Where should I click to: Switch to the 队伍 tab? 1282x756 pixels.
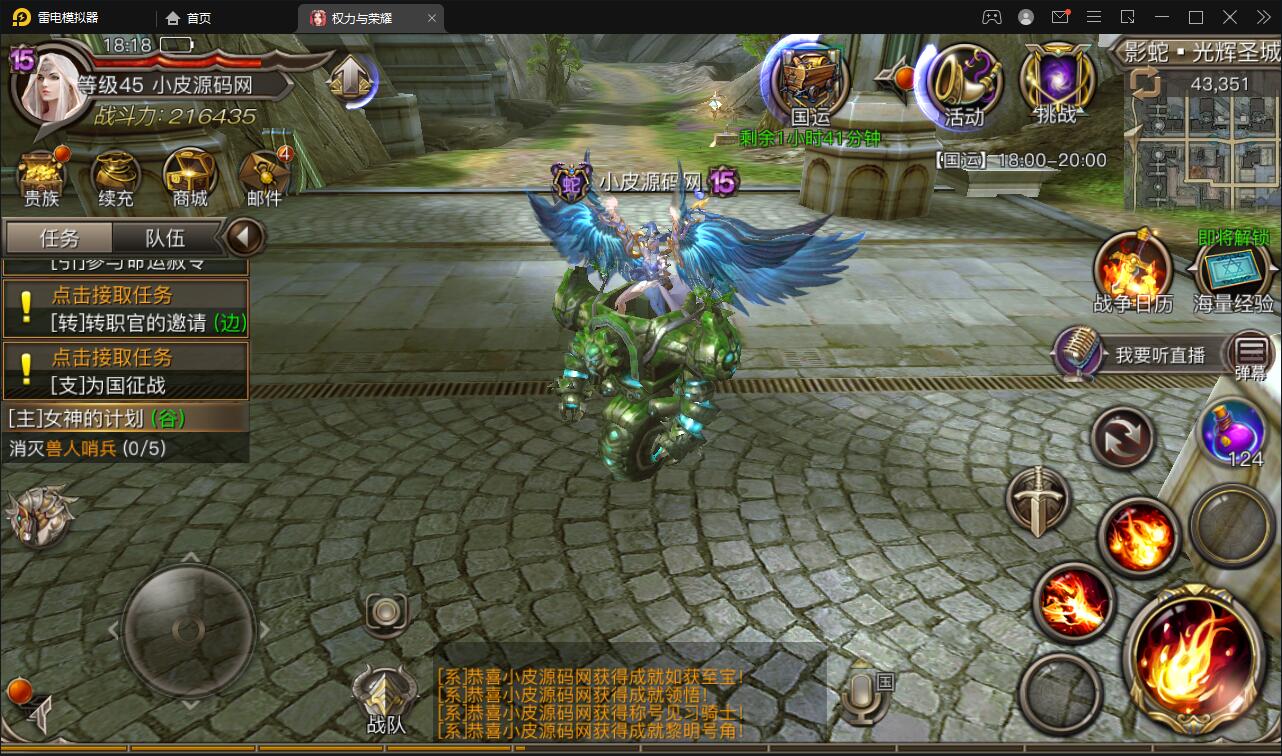point(166,238)
